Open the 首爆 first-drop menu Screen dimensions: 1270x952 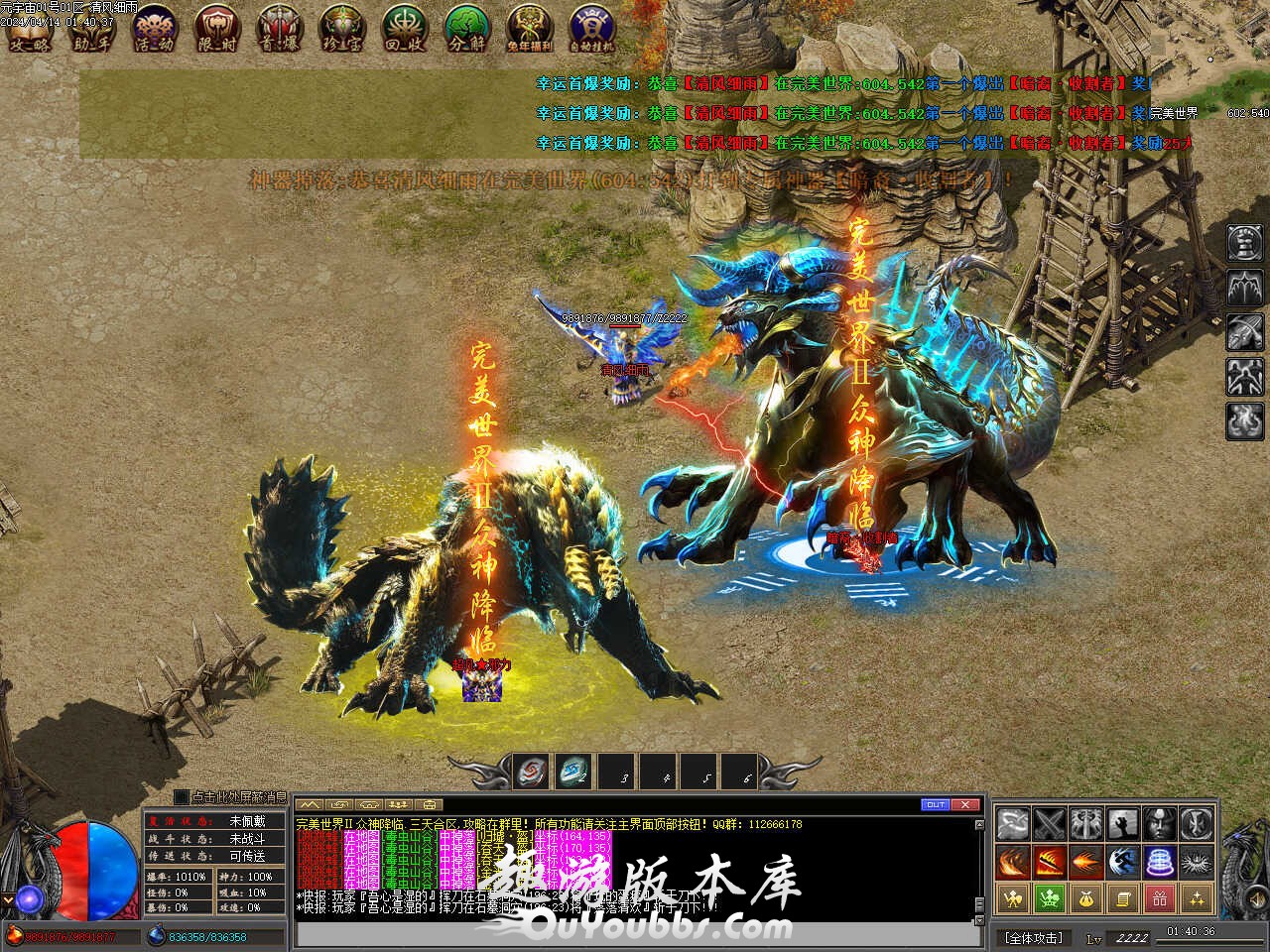(279, 28)
